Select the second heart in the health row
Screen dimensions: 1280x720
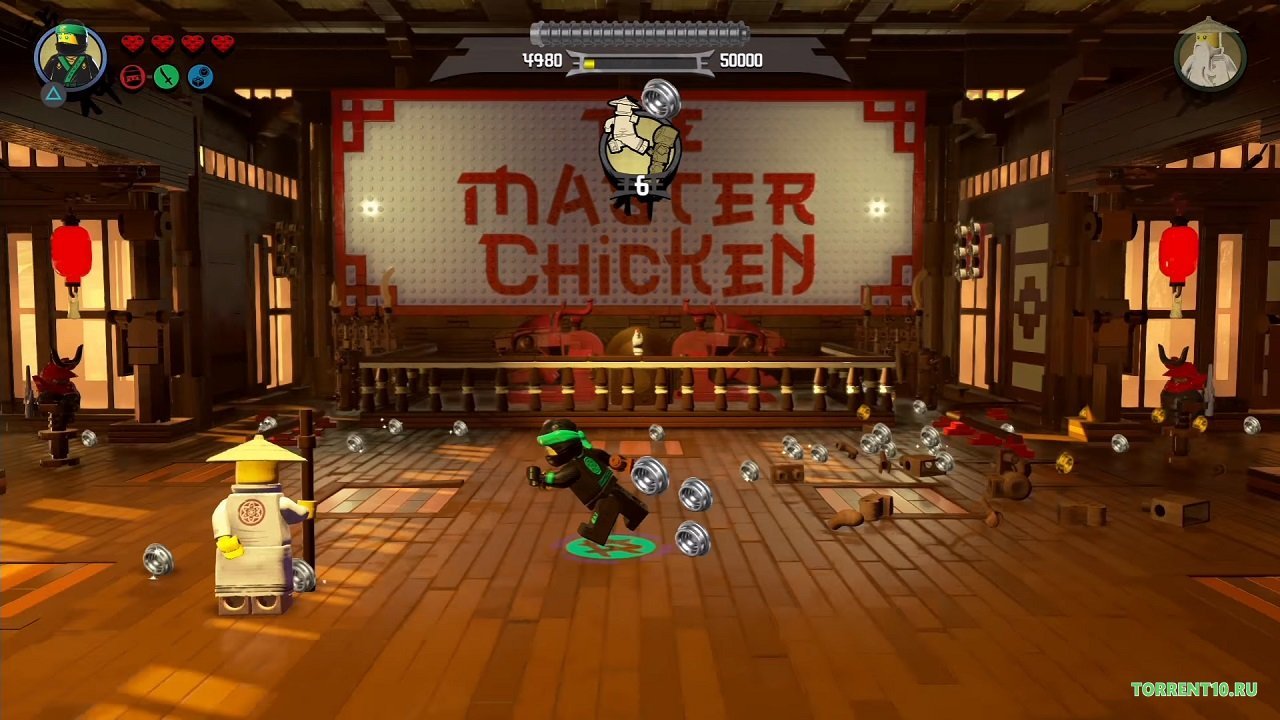[162, 43]
